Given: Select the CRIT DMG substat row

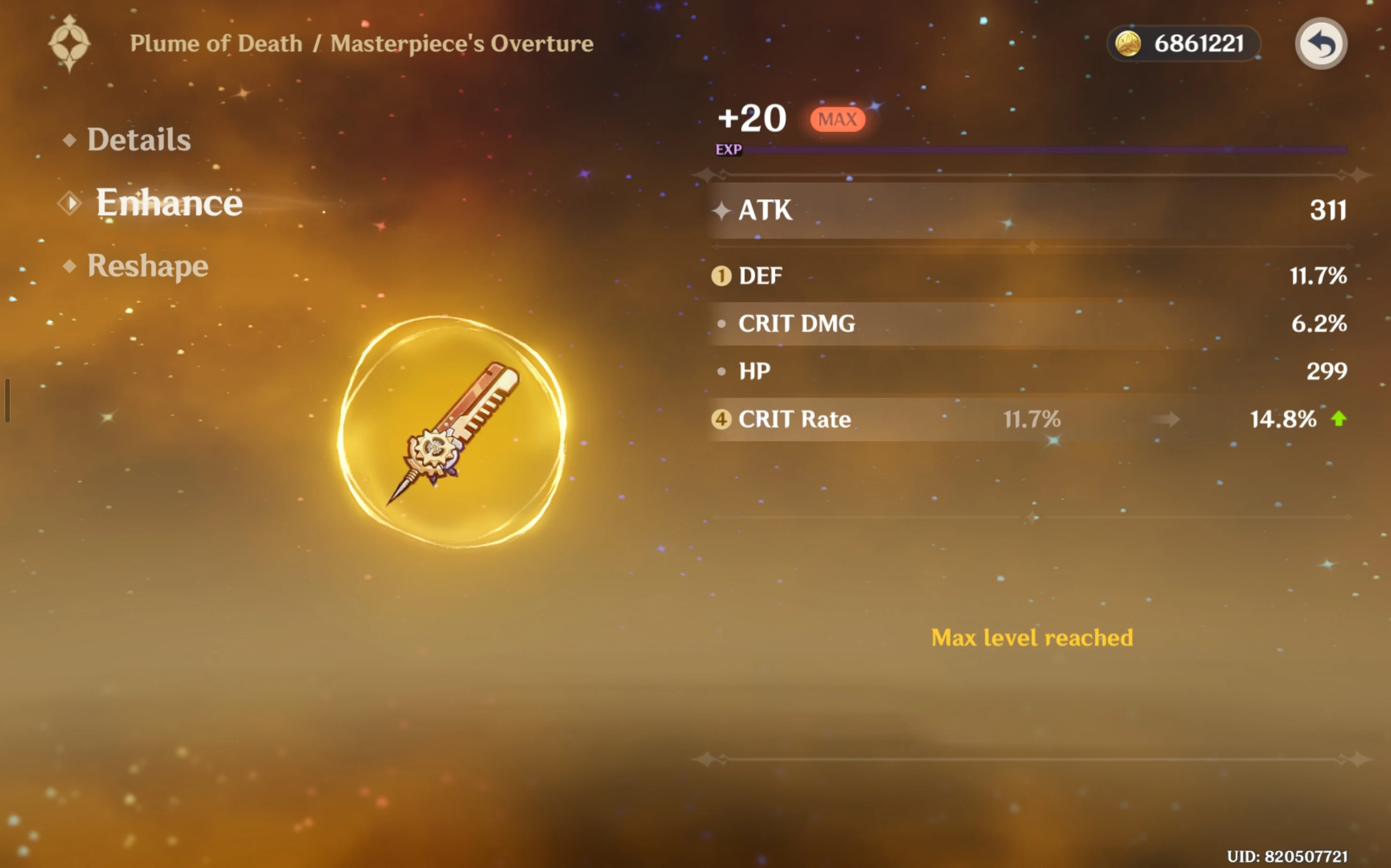Looking at the screenshot, I should (1028, 324).
